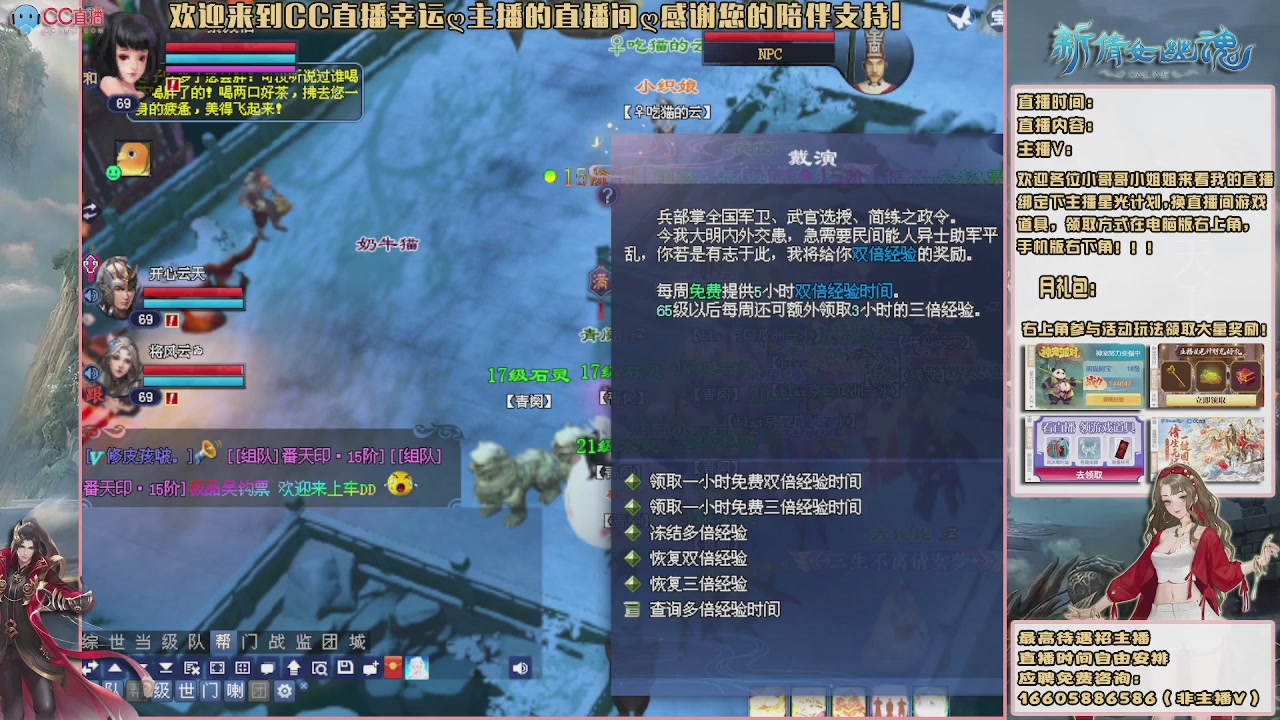1280x720 pixels.
Task: Mute game sound with the speaker icon
Action: click(522, 667)
